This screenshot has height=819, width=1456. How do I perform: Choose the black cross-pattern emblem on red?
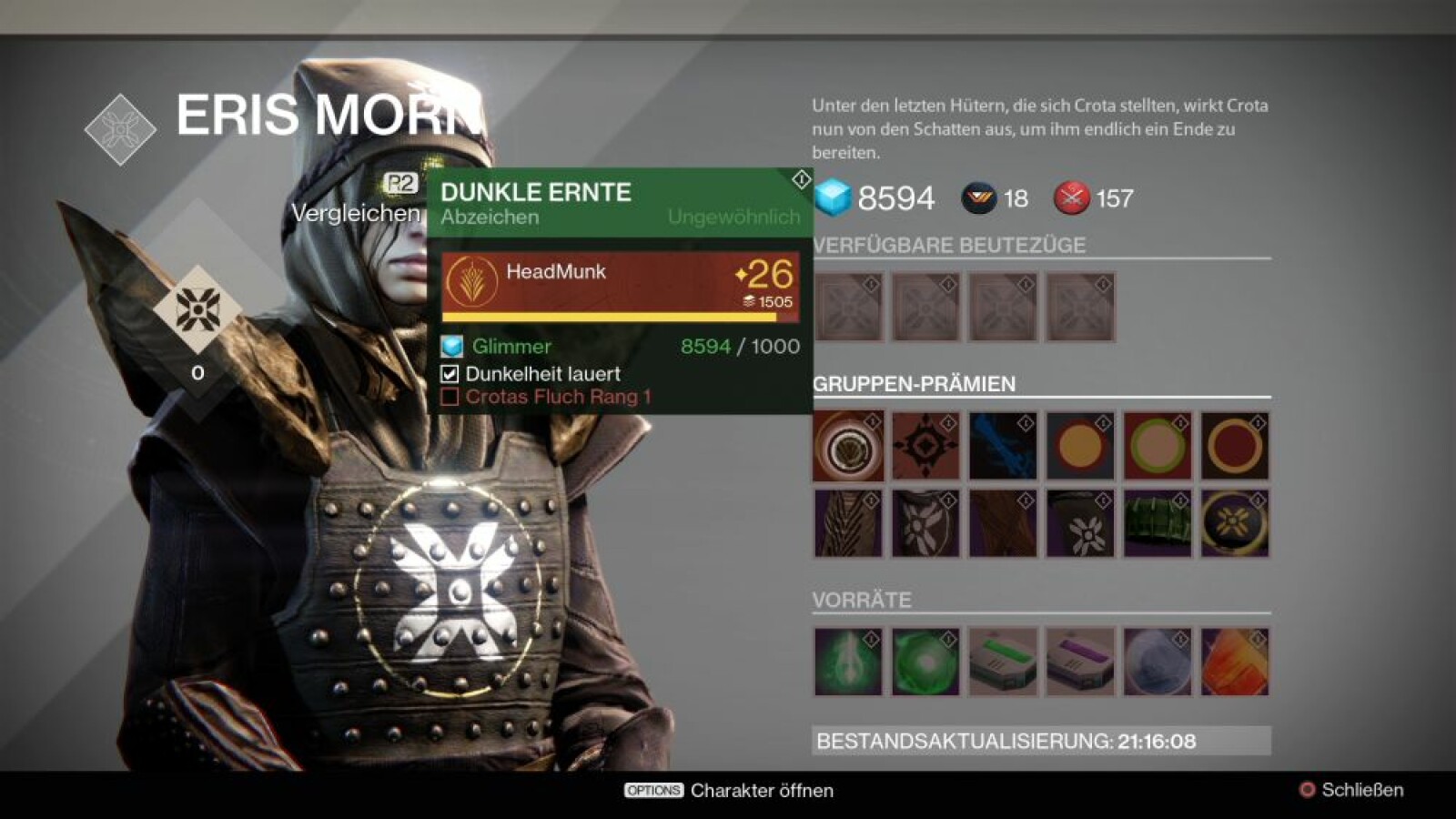tap(925, 446)
